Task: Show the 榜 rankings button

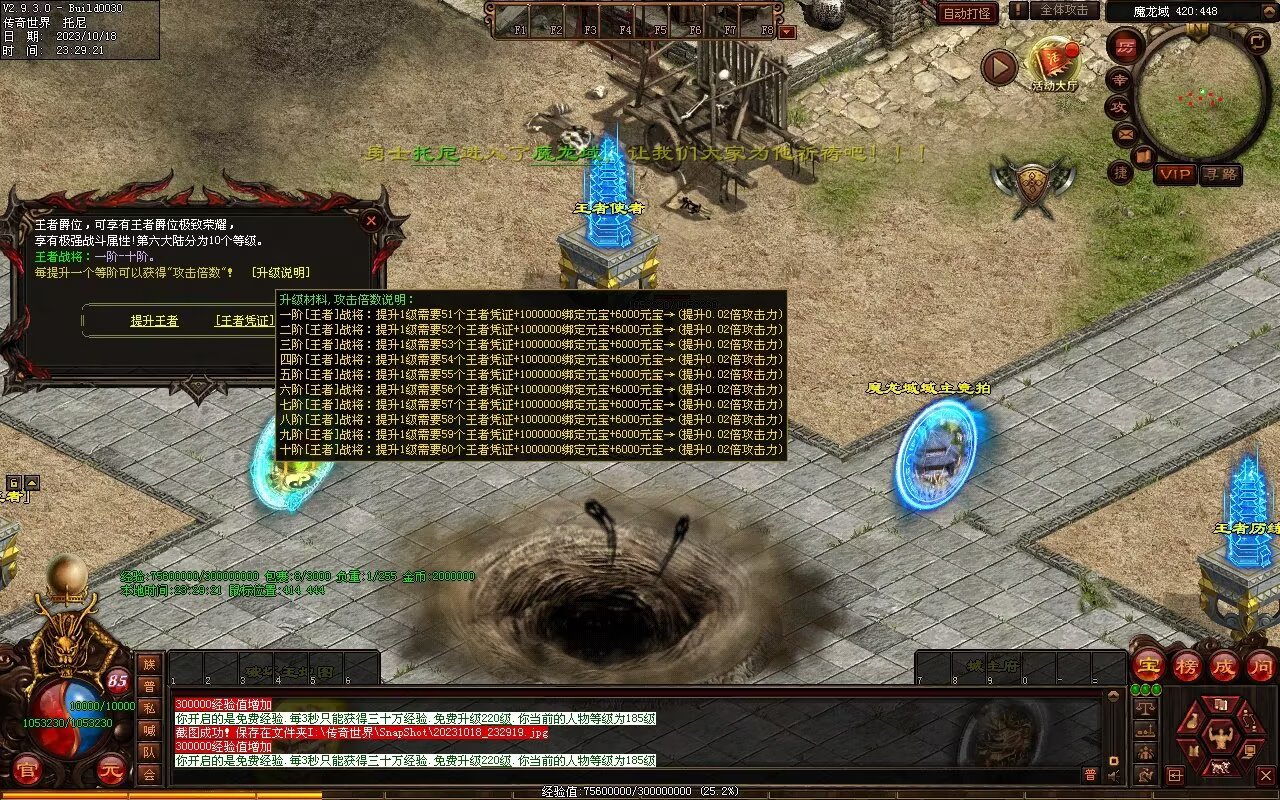Action: click(1187, 665)
